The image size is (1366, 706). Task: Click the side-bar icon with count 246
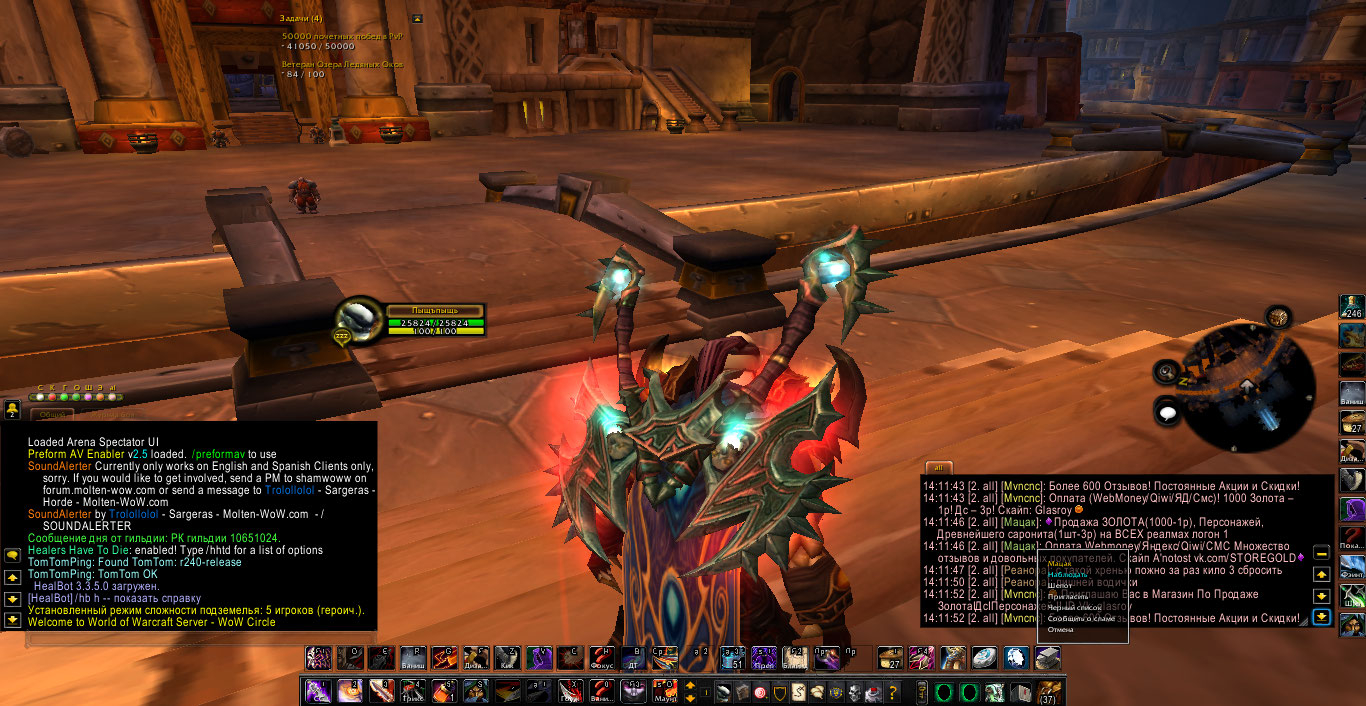(1352, 307)
